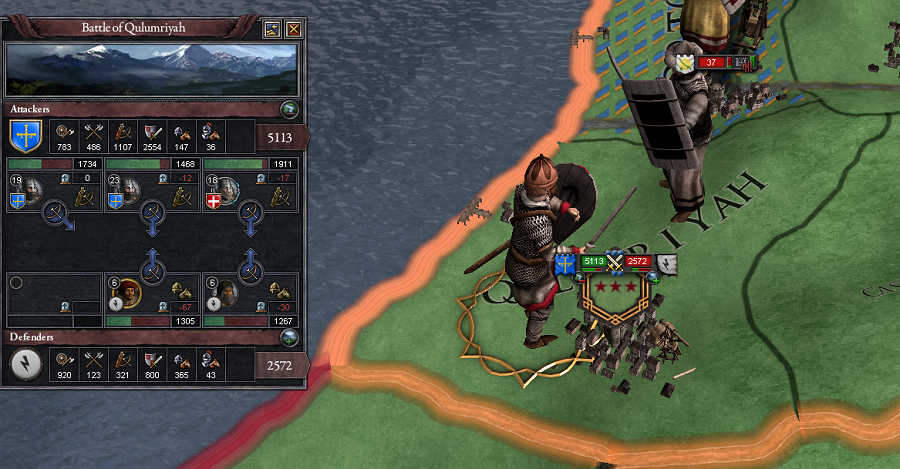This screenshot has width=900, height=469.
Task: Select the attacker center commander portrait
Action: 130,188
